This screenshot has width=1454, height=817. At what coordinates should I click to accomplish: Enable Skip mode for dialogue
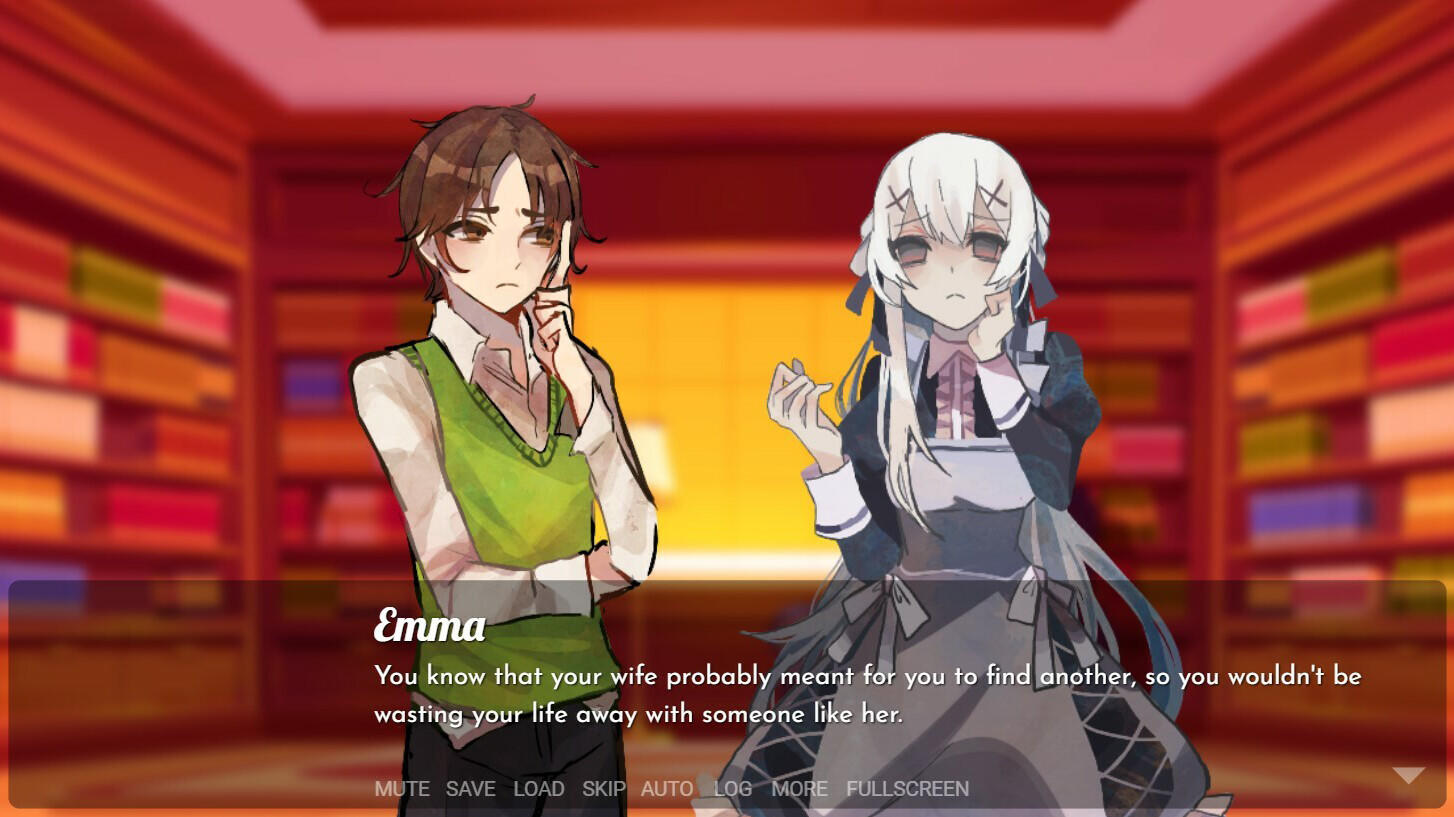click(604, 789)
